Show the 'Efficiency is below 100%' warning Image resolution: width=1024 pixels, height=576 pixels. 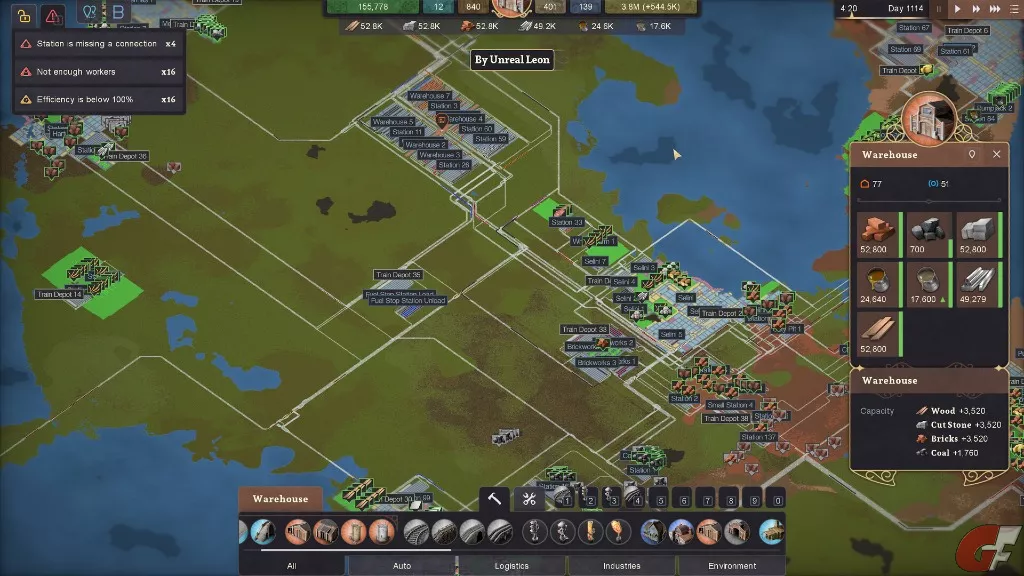[90, 100]
